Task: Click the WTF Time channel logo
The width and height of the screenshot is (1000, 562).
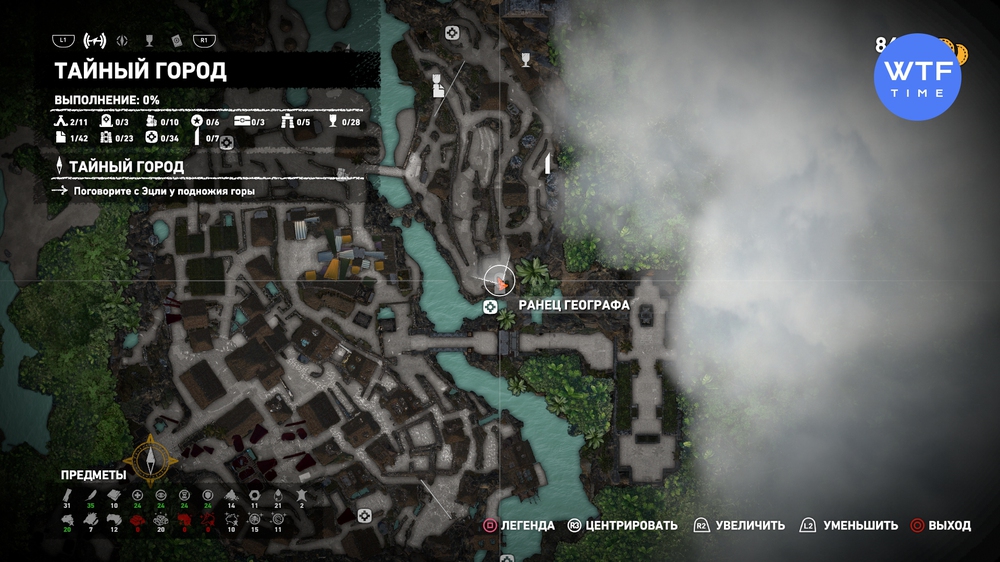Action: pyautogui.click(x=917, y=77)
